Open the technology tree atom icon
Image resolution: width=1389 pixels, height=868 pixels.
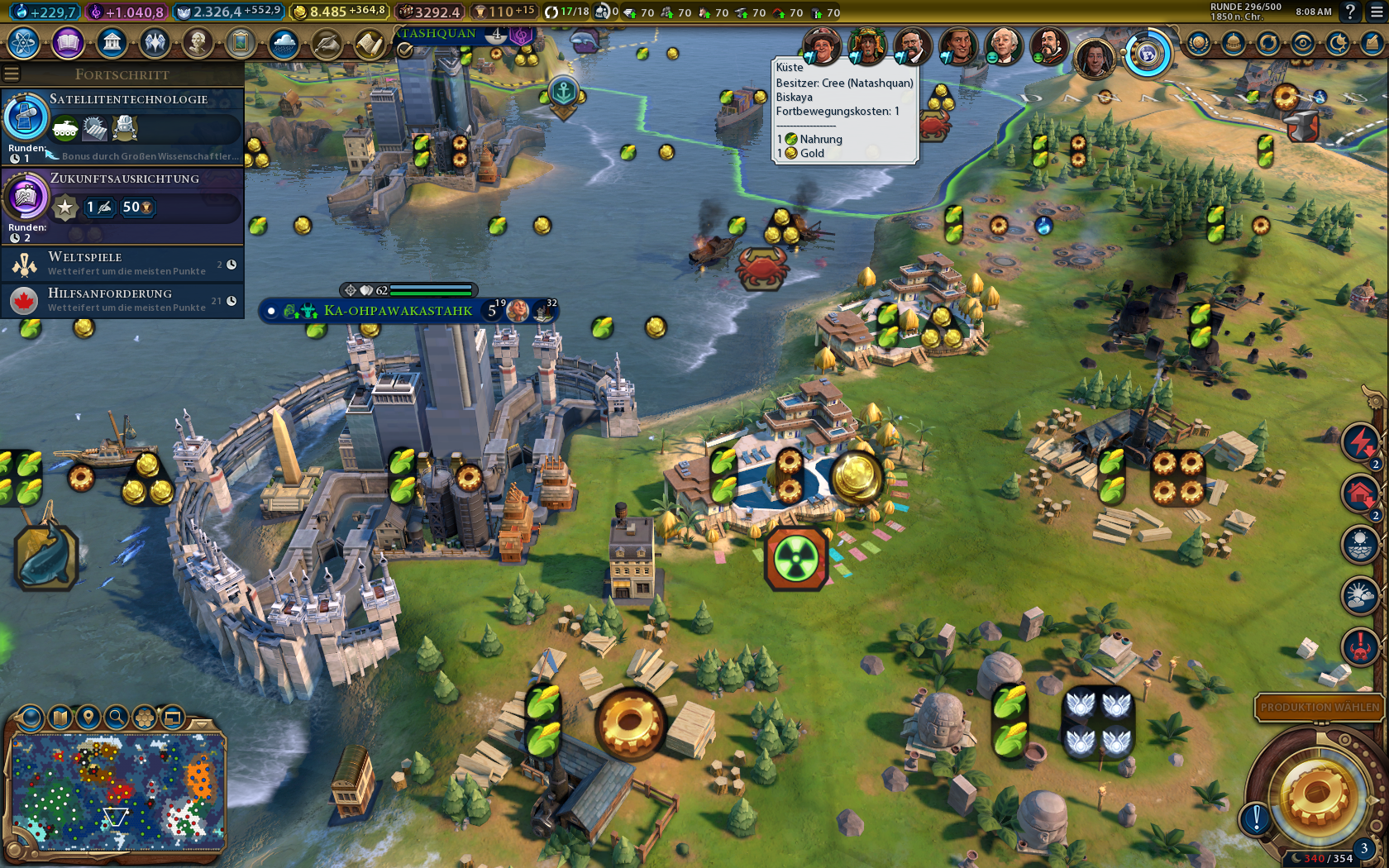[24, 42]
